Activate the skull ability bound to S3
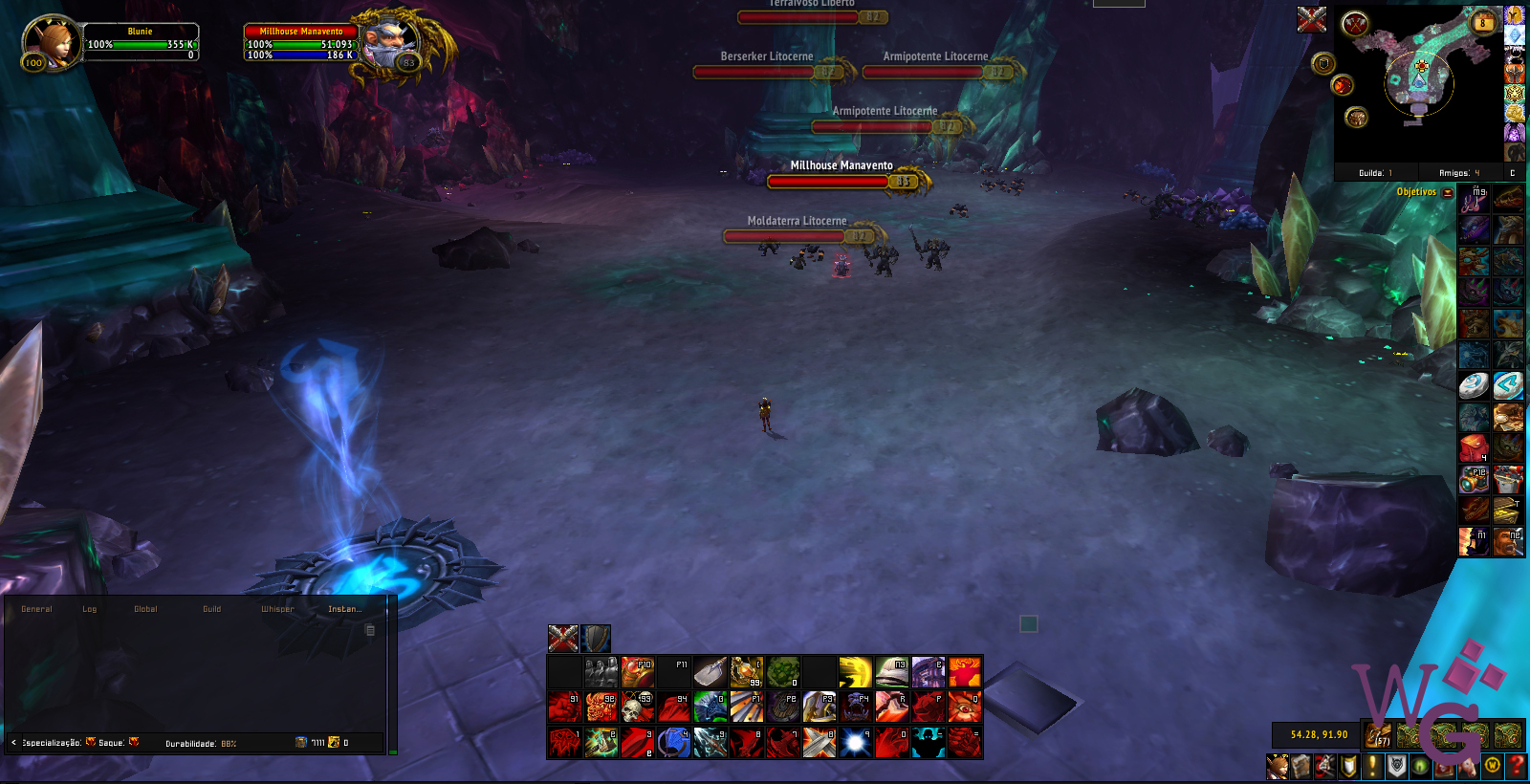This screenshot has width=1530, height=784. (637, 708)
